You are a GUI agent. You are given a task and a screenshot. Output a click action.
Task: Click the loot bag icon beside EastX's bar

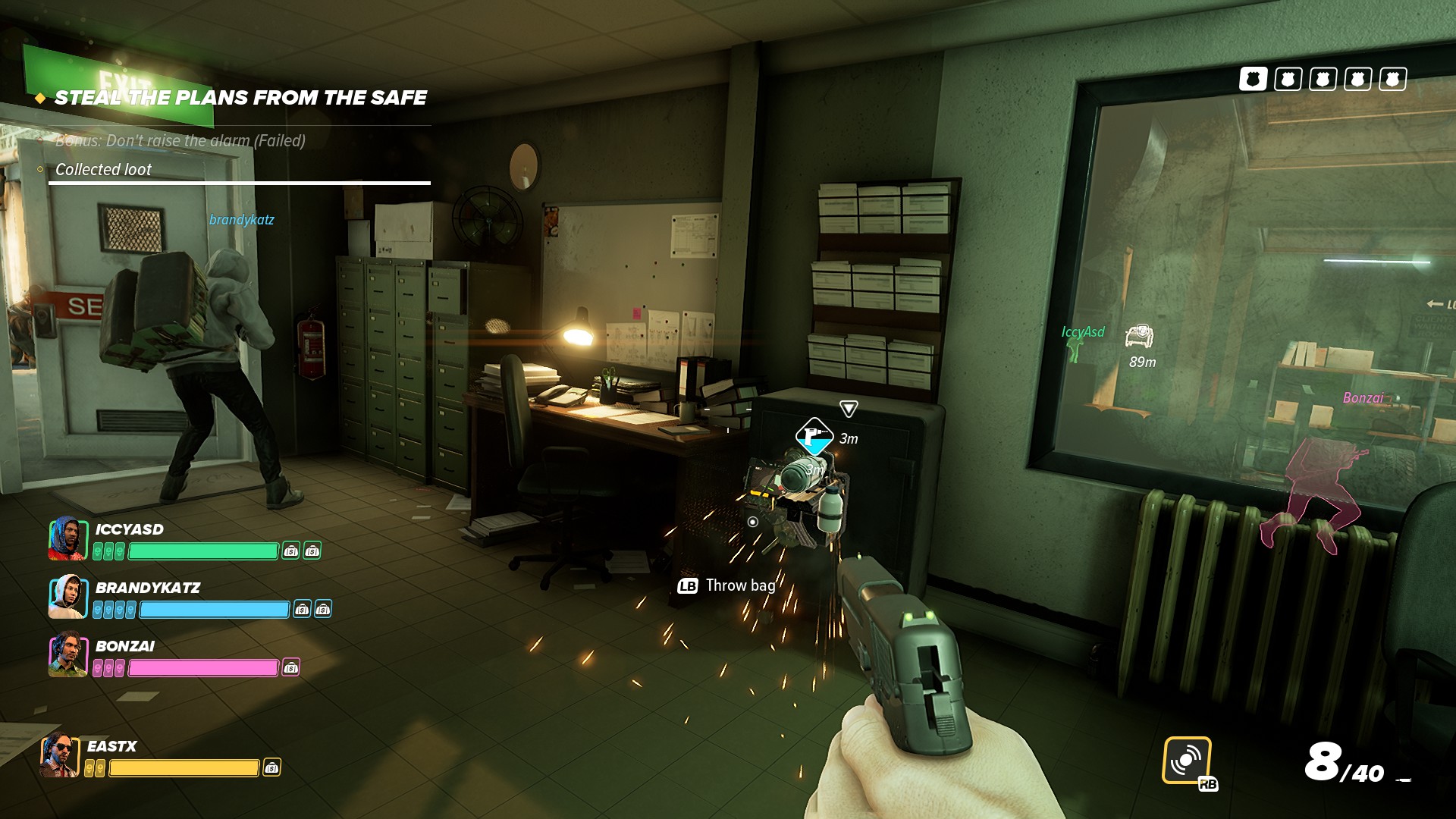click(271, 768)
